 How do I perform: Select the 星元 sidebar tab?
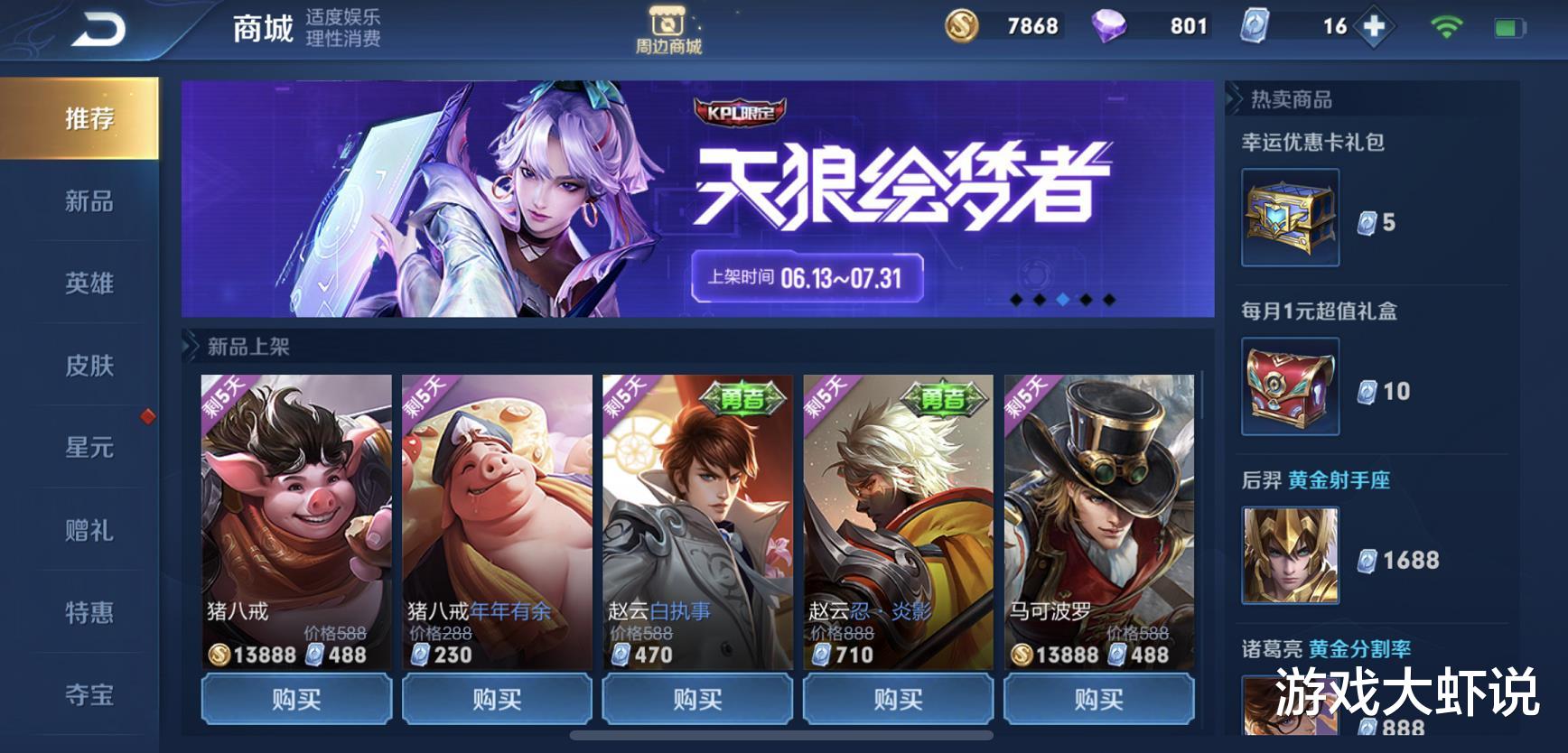click(x=88, y=449)
